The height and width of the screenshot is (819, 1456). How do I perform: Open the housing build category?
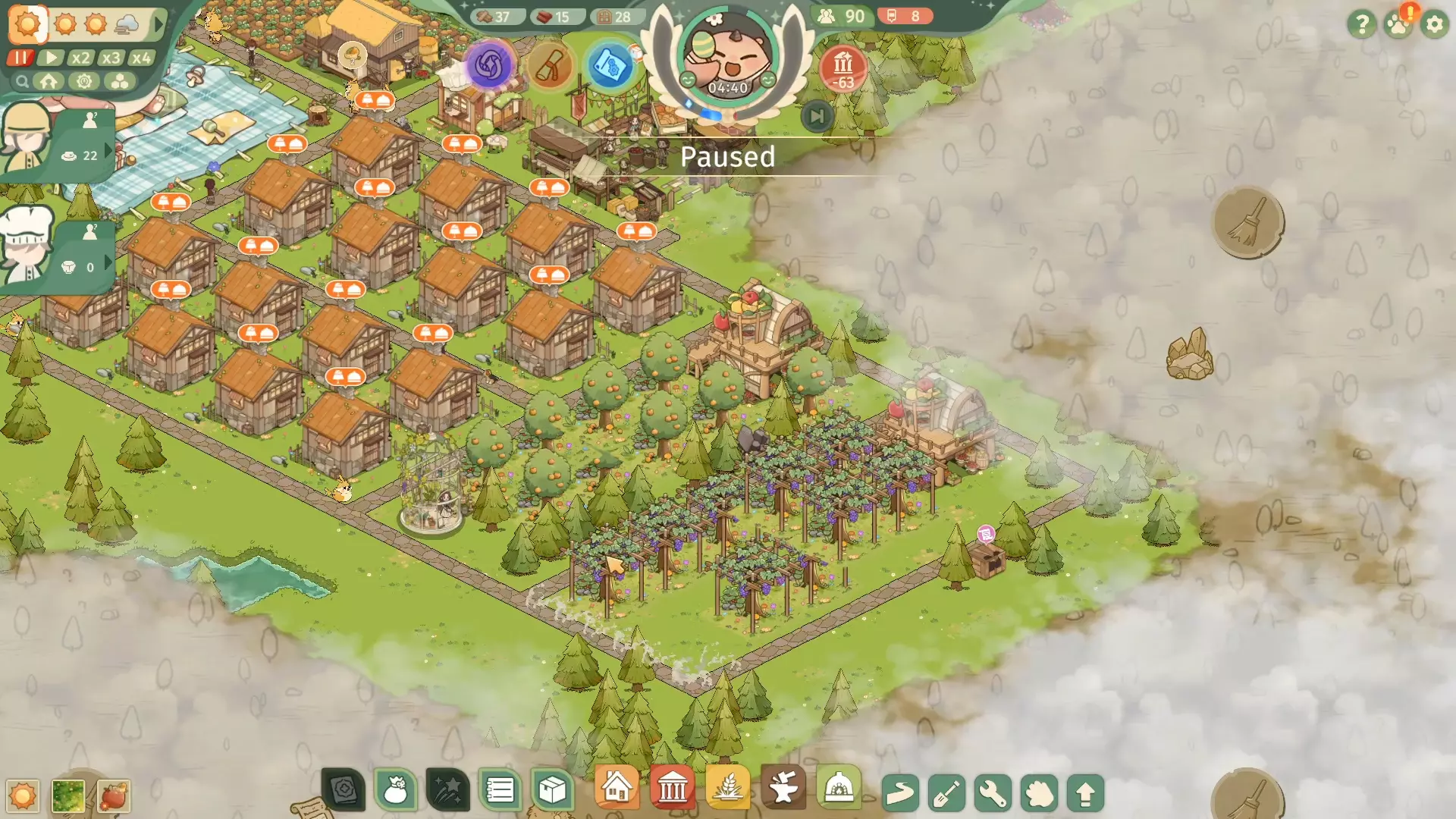617,789
